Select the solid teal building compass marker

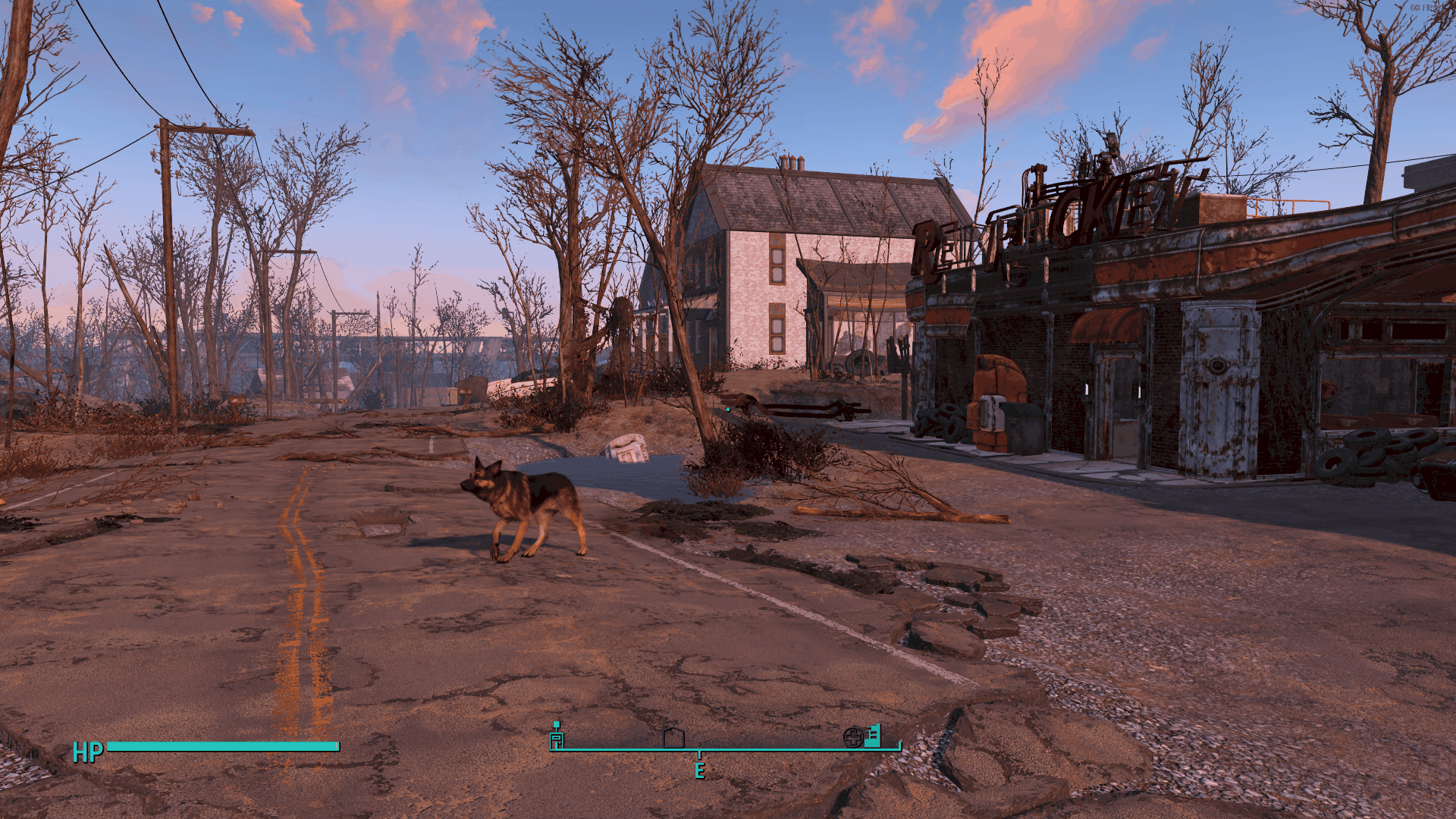(873, 736)
